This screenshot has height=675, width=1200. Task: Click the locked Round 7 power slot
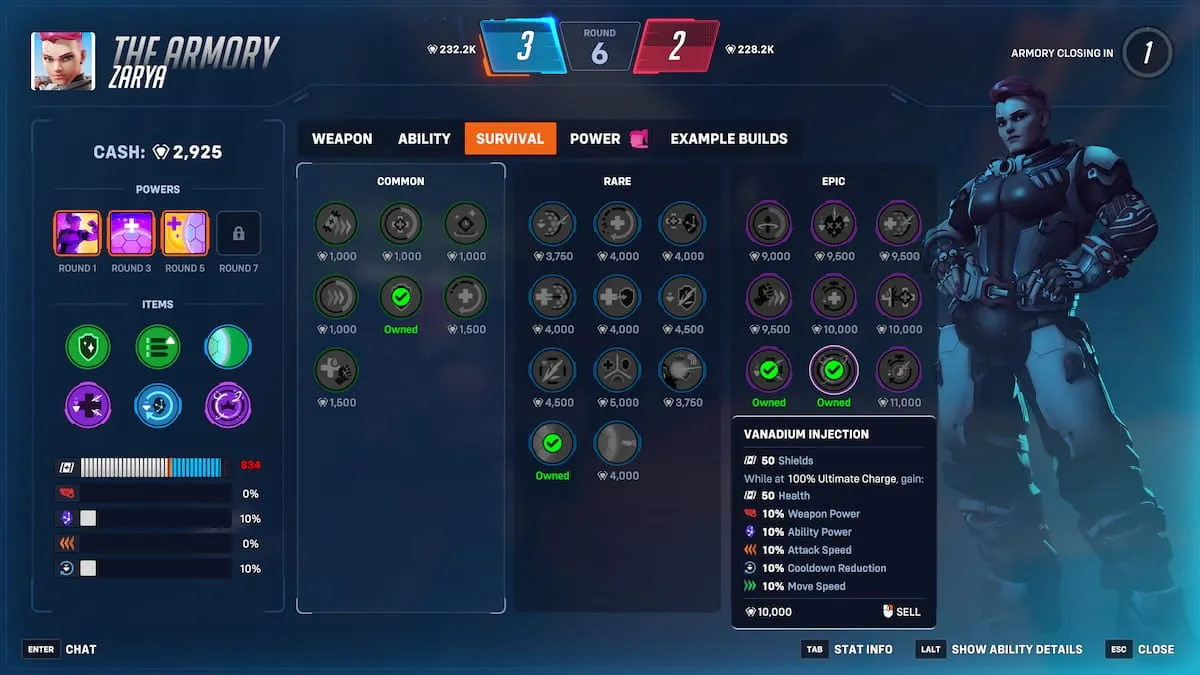tap(238, 233)
